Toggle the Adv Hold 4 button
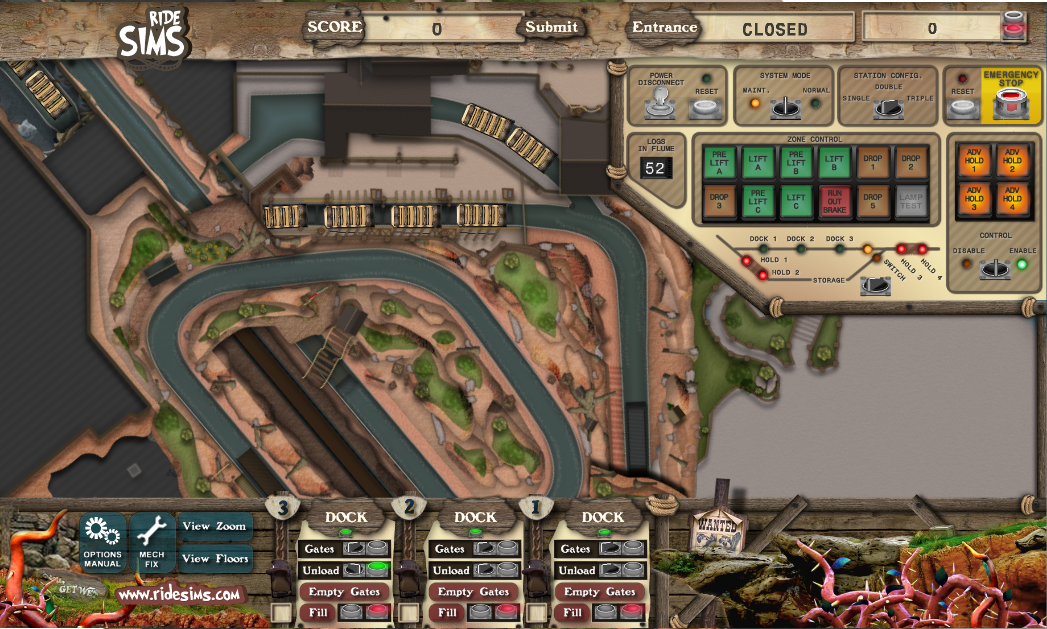Image resolution: width=1047 pixels, height=629 pixels. point(1012,201)
